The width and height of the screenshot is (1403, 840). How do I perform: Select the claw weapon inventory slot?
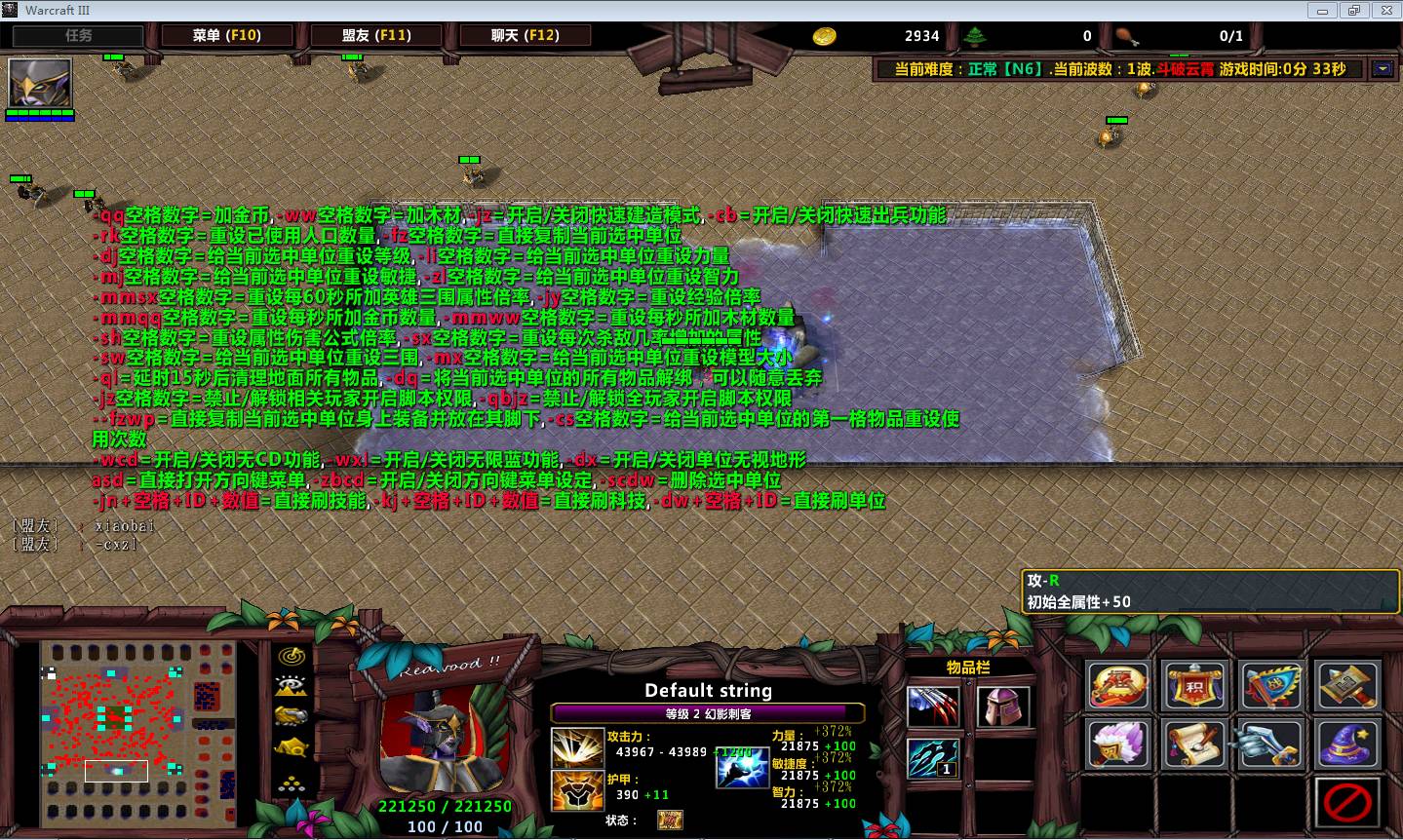pos(933,706)
